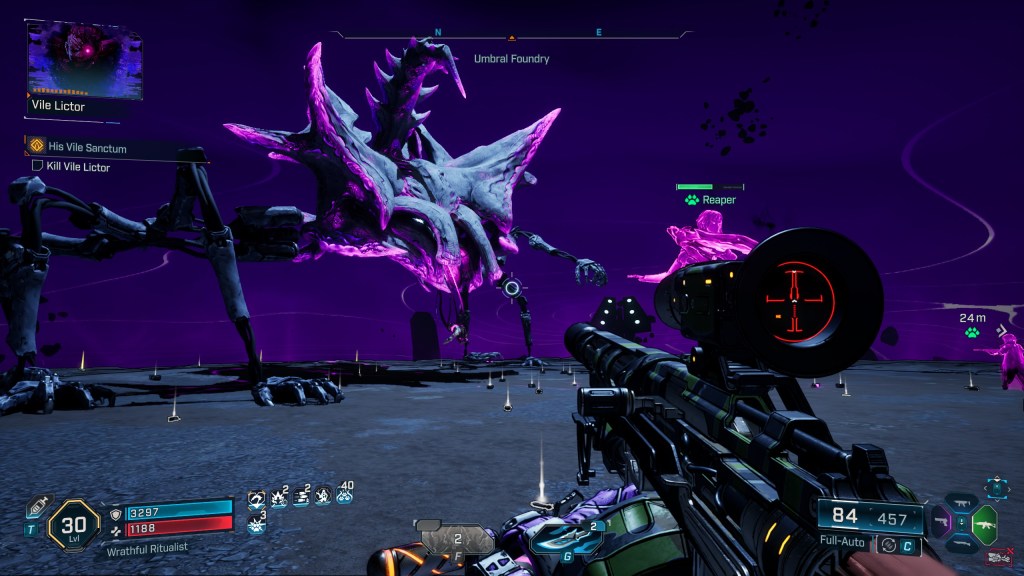The image size is (1024, 576).
Task: Select the green assault rifle weapon slot
Action: pos(984,523)
